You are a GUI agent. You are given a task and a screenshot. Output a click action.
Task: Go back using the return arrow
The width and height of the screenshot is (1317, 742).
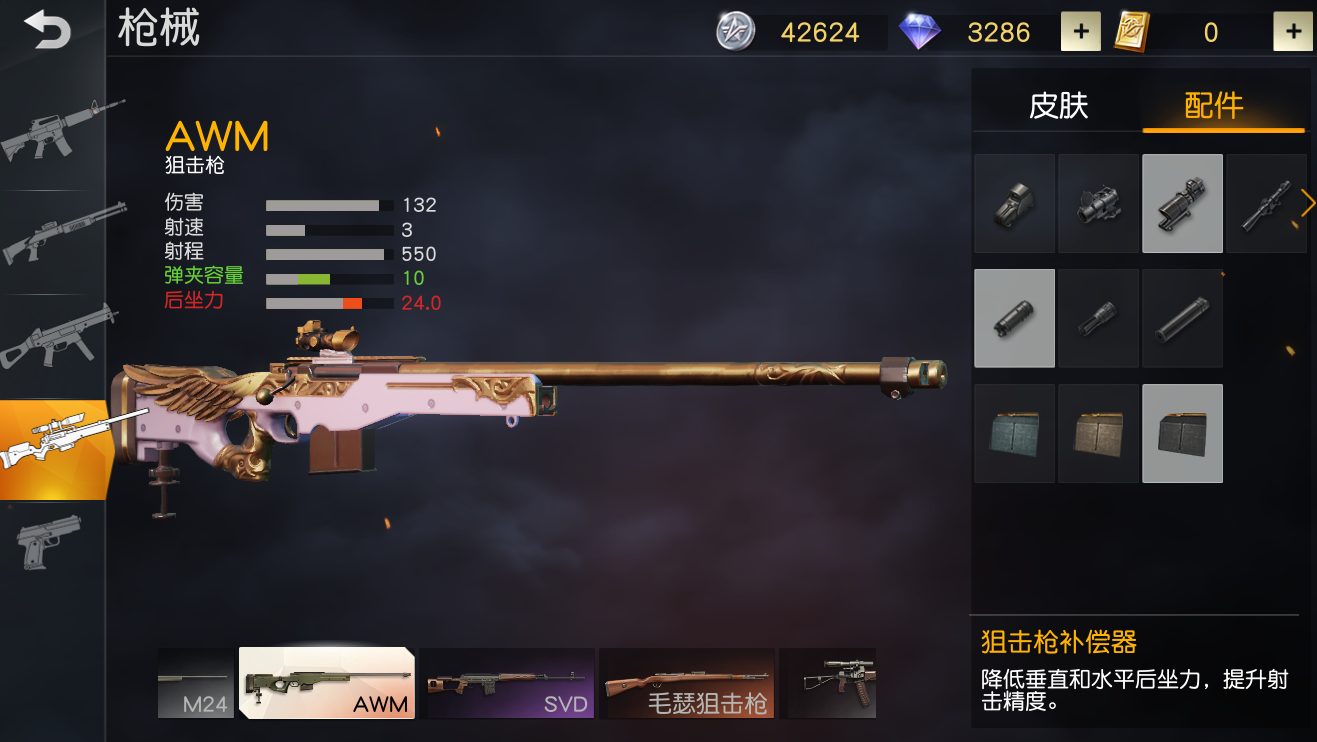point(47,30)
